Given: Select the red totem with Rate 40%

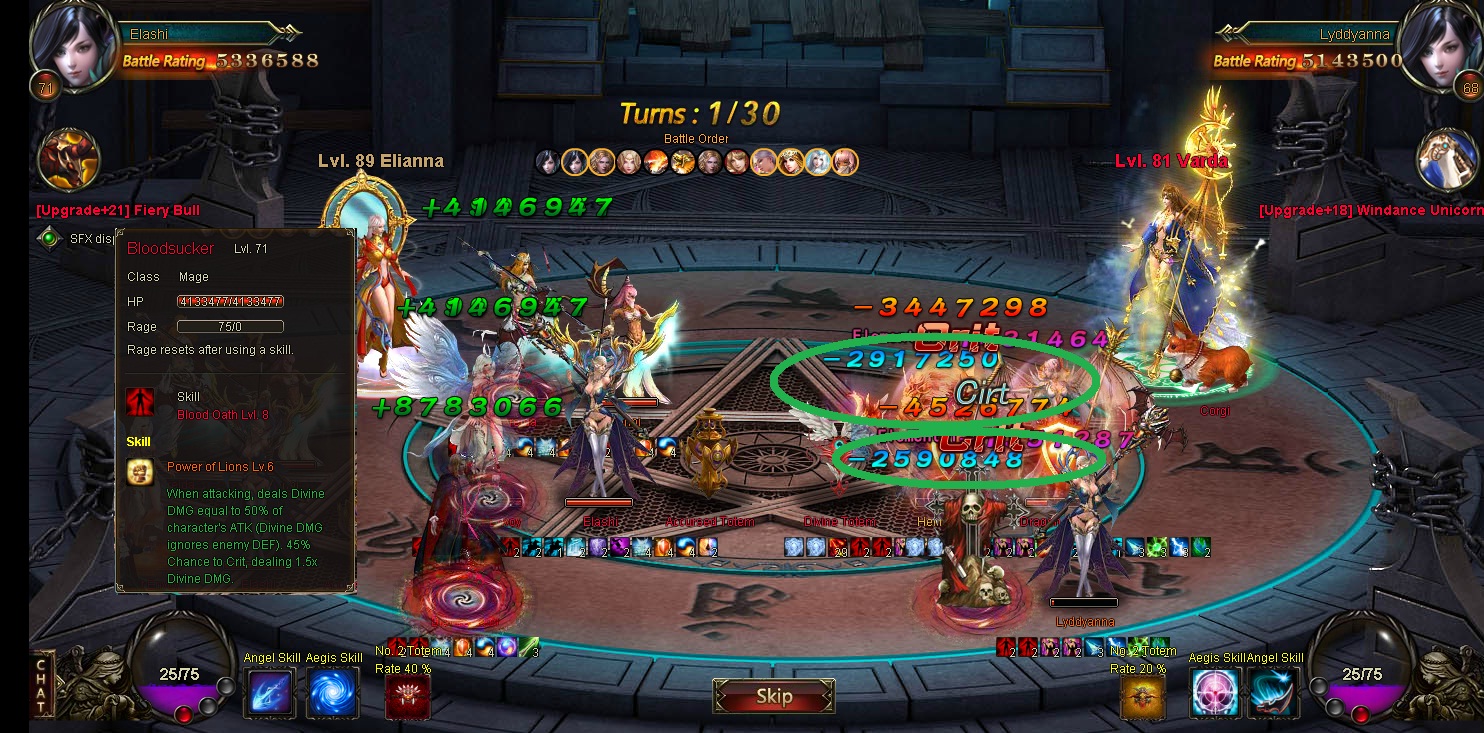Looking at the screenshot, I should pyautogui.click(x=408, y=697).
